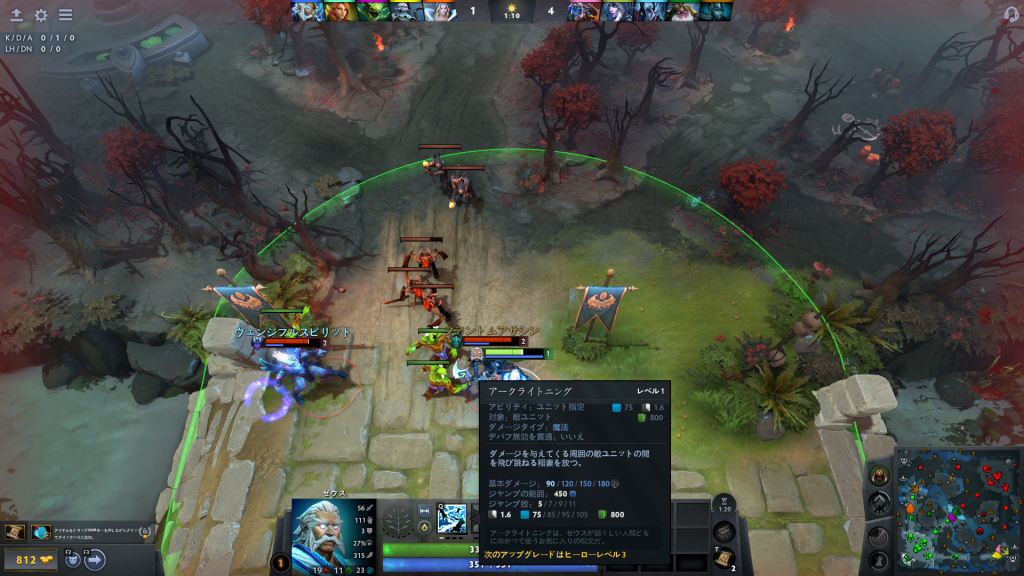Activate the Arc Lightning ability
Screen dimensions: 1024x576
click(452, 518)
